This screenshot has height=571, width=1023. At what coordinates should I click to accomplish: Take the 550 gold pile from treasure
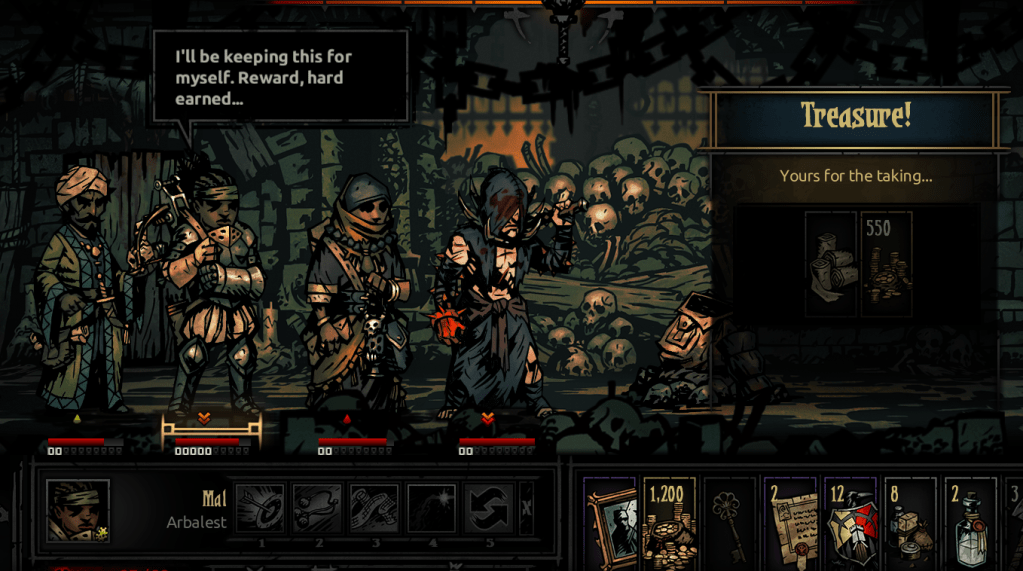pos(886,263)
